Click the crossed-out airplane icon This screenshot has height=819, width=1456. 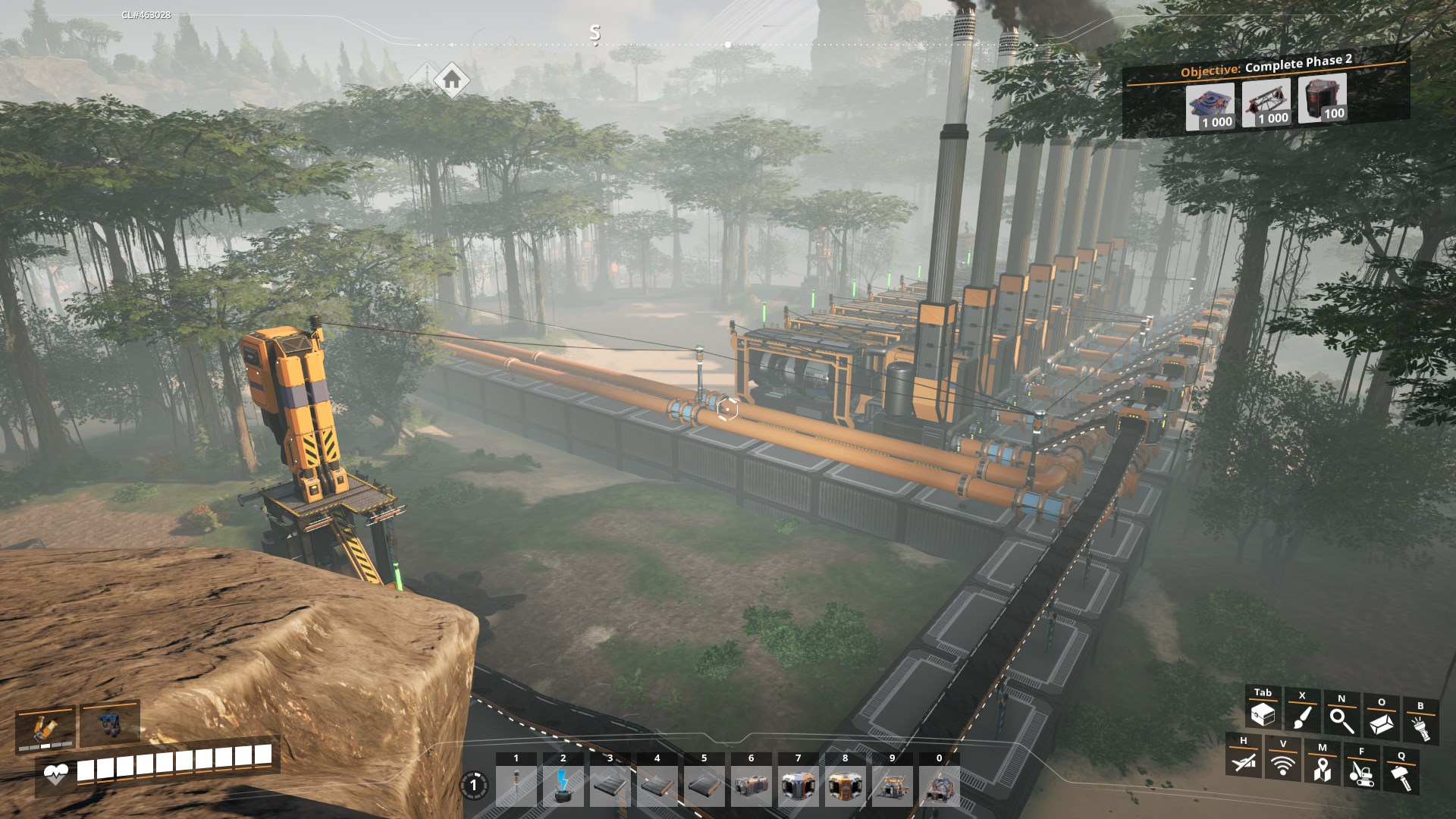click(x=1244, y=761)
